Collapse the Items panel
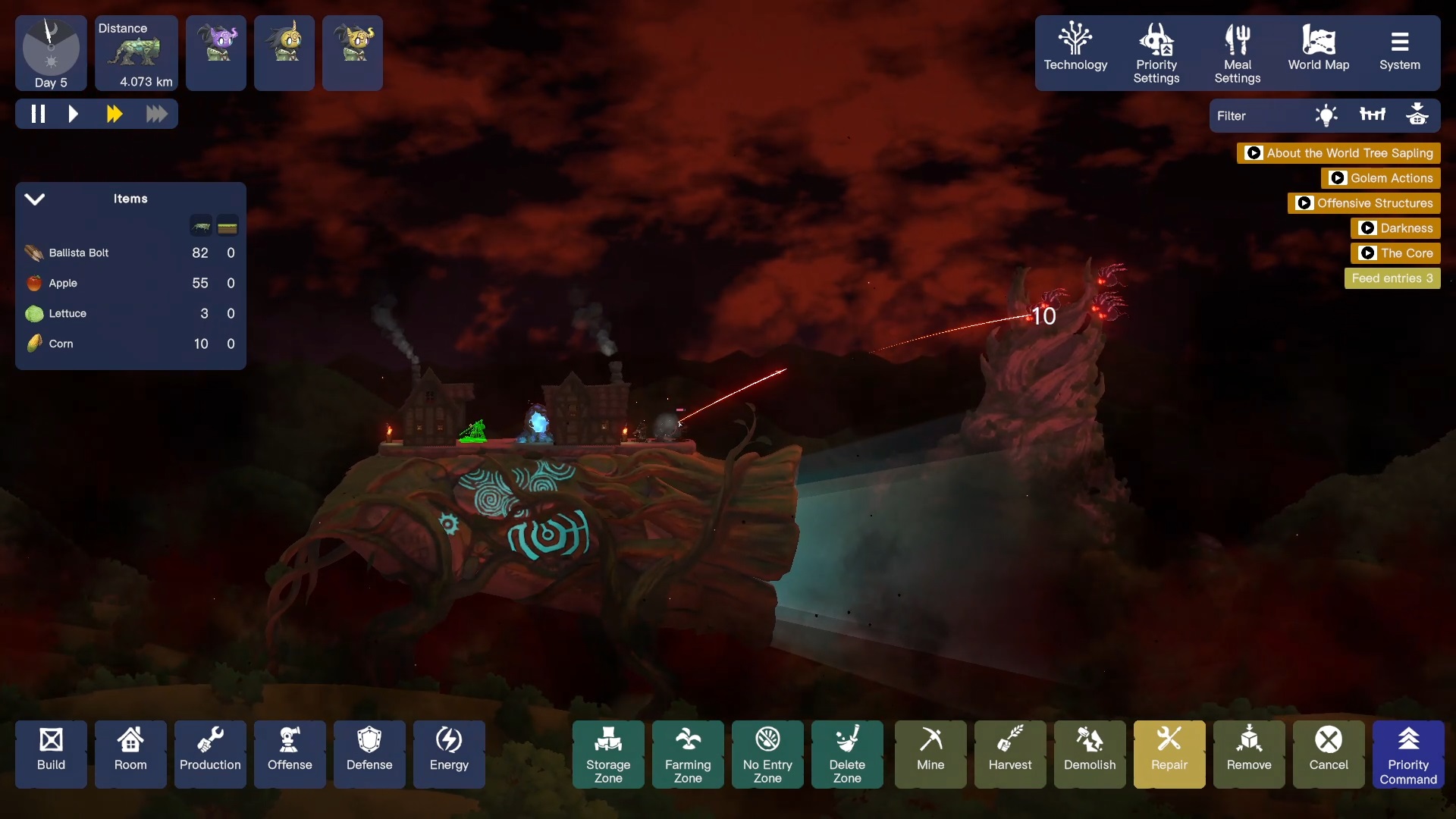Image resolution: width=1456 pixels, height=819 pixels. click(35, 199)
